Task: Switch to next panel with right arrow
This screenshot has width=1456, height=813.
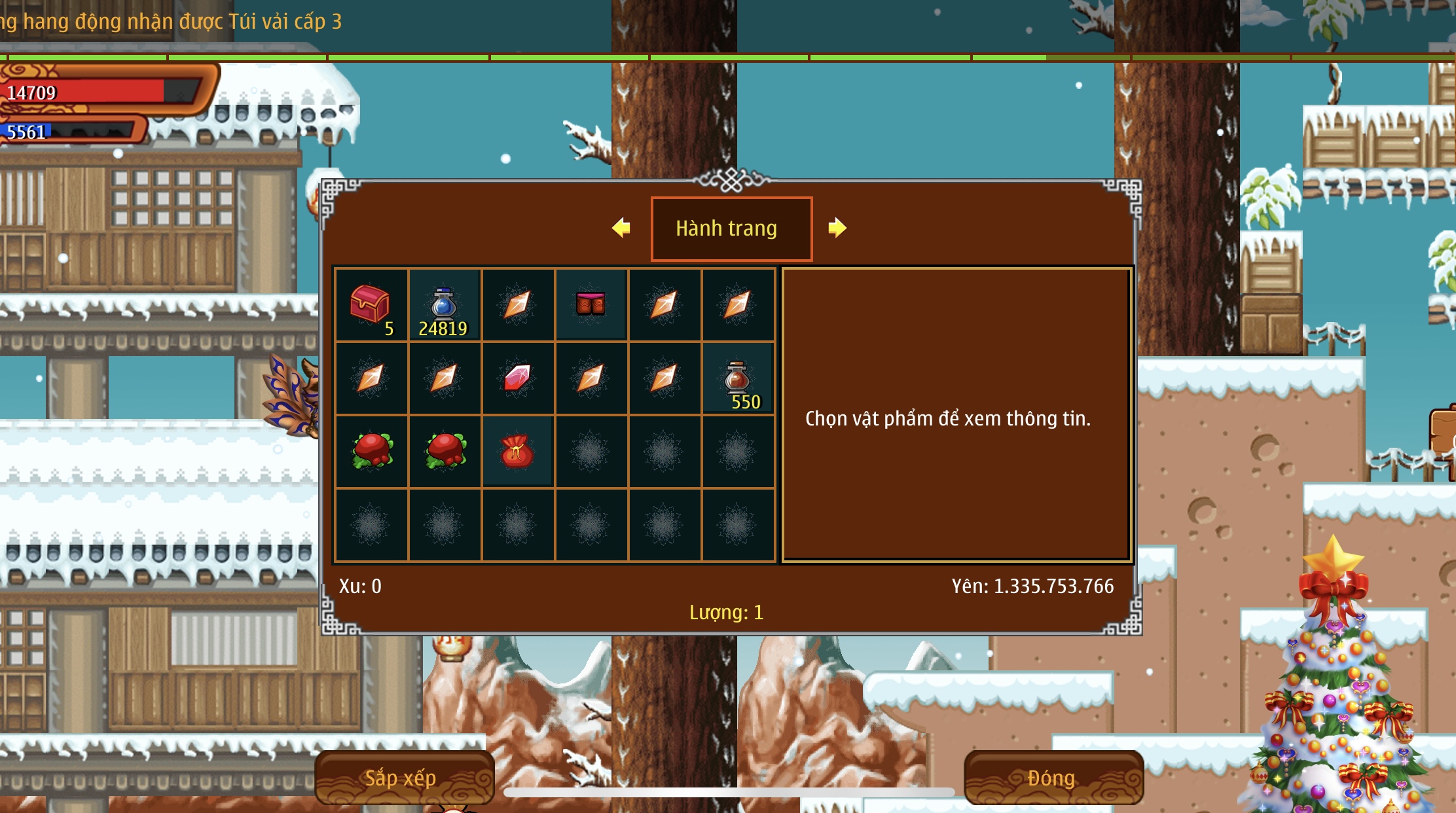Action: pos(837,228)
